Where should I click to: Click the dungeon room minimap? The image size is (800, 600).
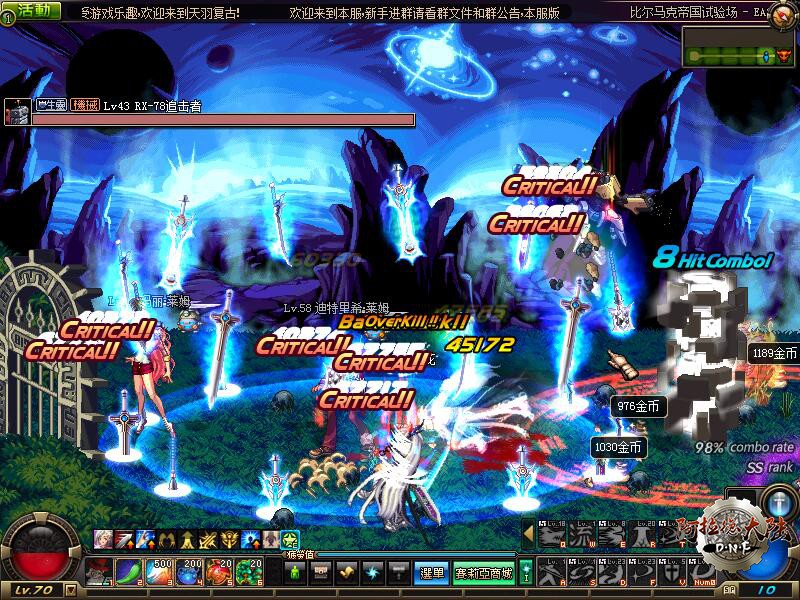pos(739,46)
